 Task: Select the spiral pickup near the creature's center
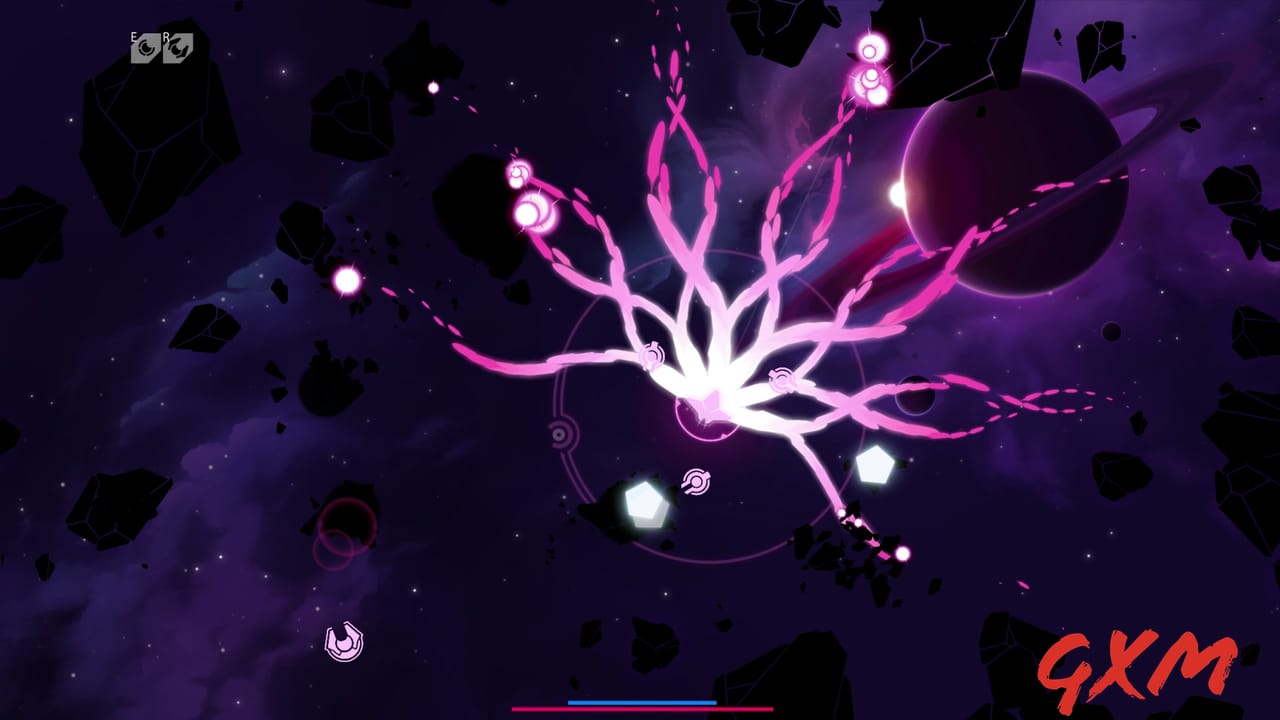(782, 380)
